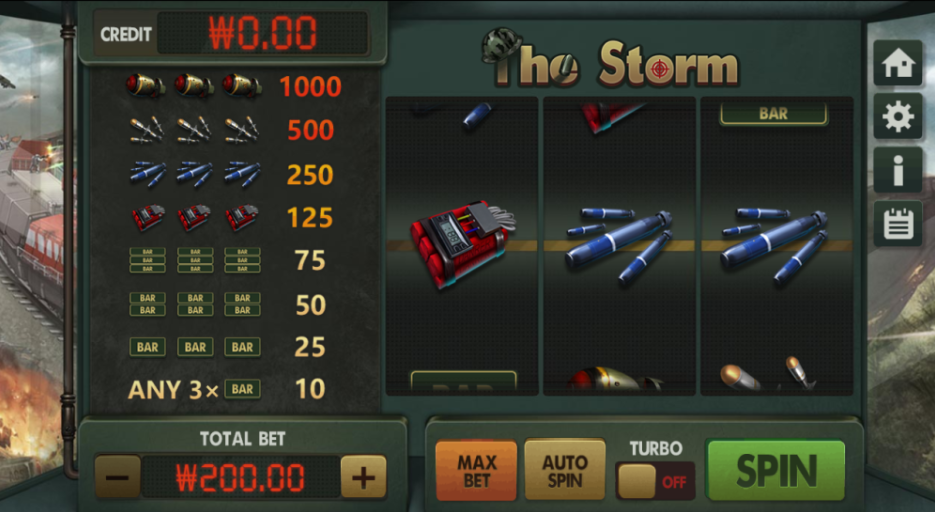Show the game info panel

(x=897, y=170)
